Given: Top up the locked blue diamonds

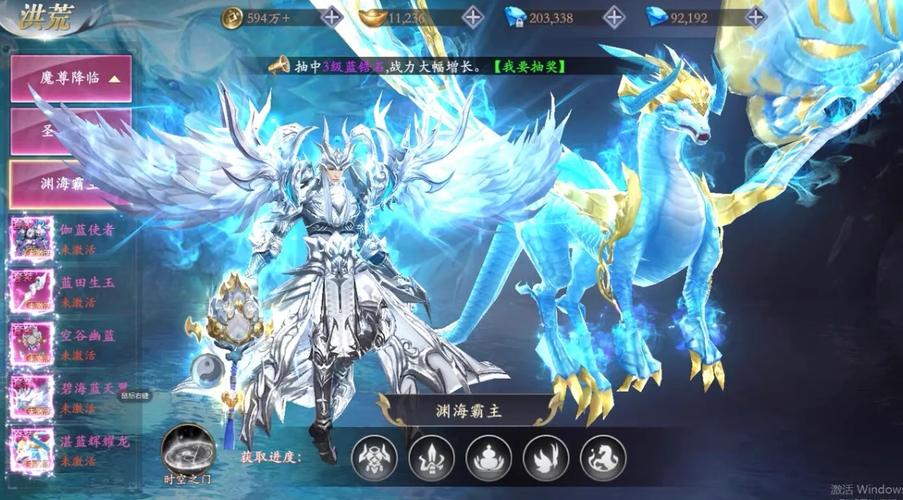Looking at the screenshot, I should point(614,17).
